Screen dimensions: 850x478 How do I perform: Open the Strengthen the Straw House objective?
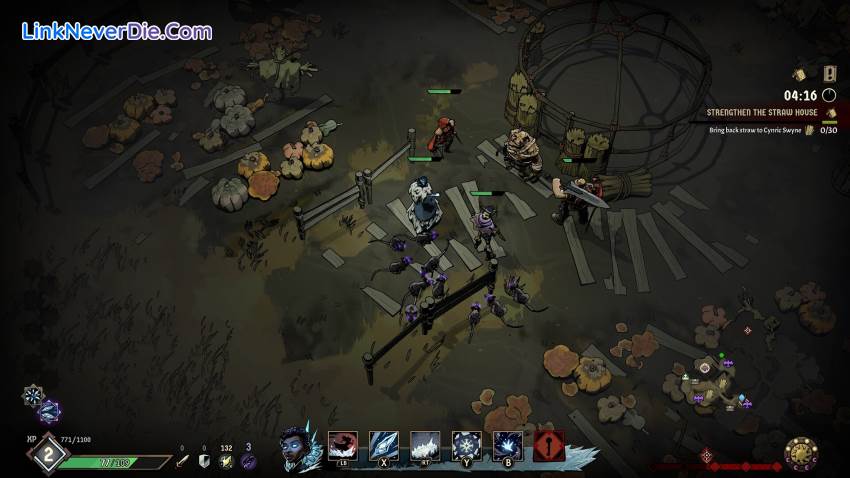click(x=763, y=114)
